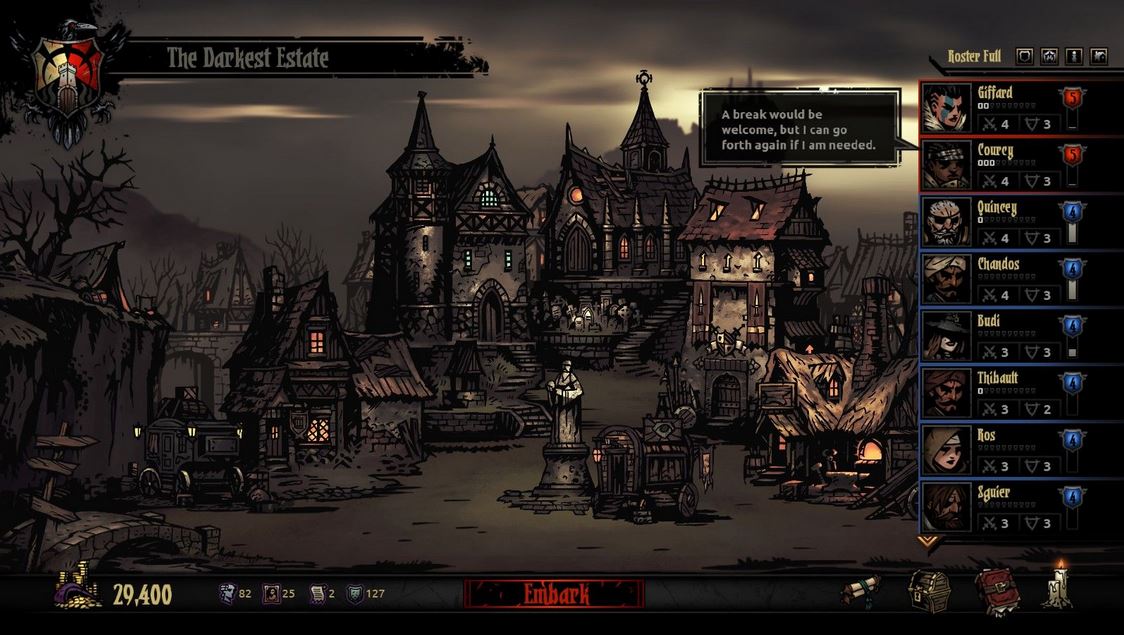The height and width of the screenshot is (635, 1124).
Task: Choose Courcy from the hero roster
Action: pos(1000,165)
